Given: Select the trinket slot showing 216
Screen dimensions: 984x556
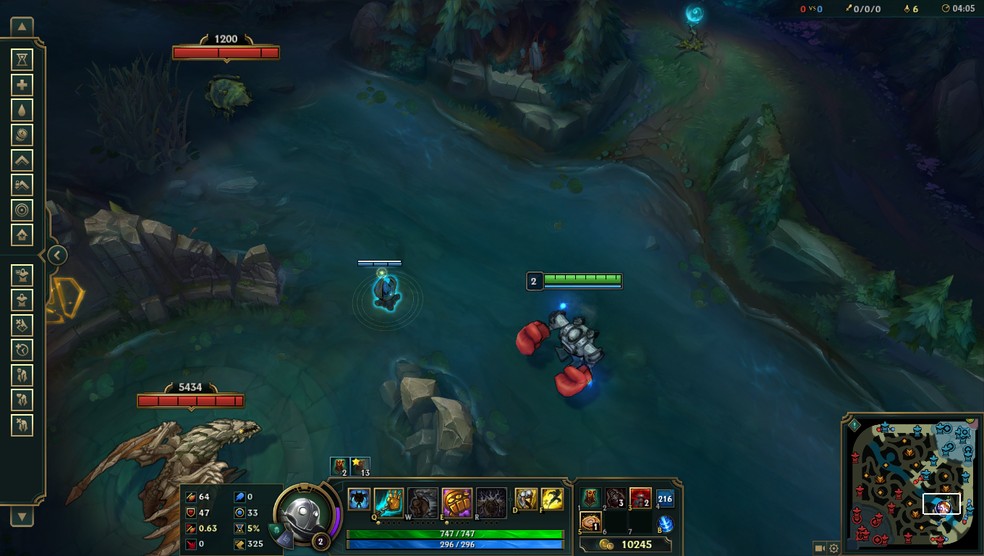Looking at the screenshot, I should (665, 499).
